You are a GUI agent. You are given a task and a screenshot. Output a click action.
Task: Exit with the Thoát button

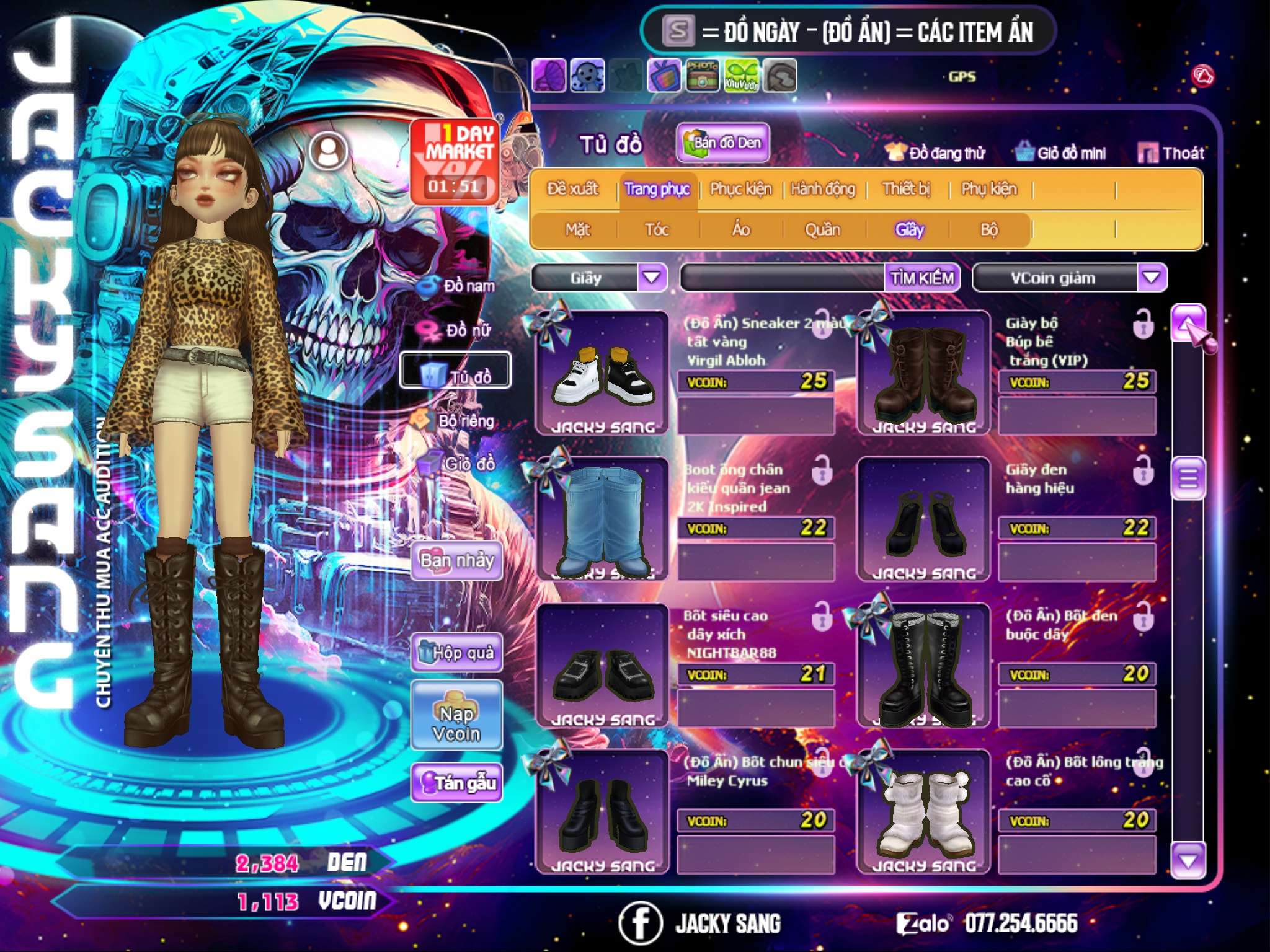(x=1171, y=153)
